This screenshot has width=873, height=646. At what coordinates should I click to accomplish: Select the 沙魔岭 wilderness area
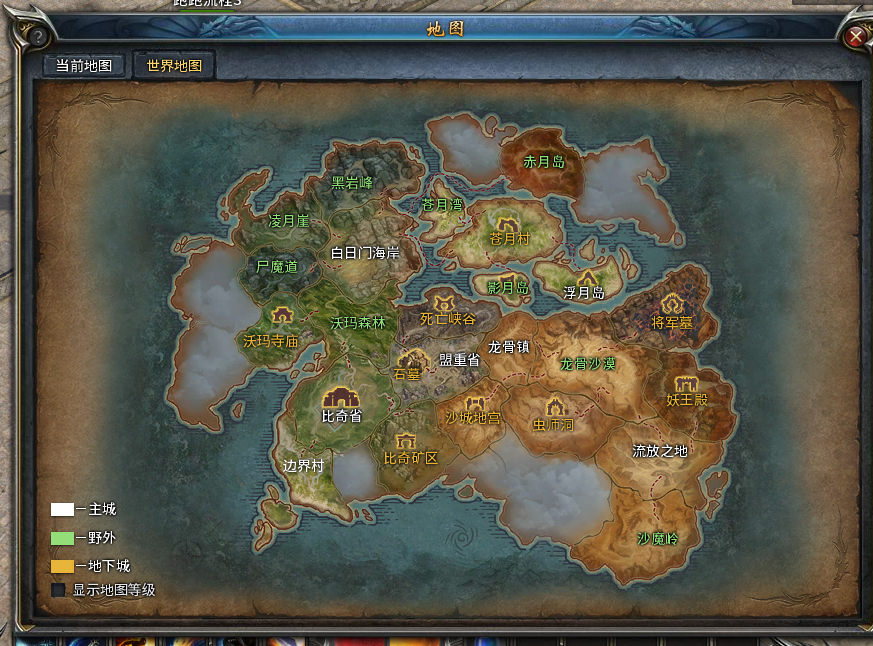pyautogui.click(x=657, y=539)
